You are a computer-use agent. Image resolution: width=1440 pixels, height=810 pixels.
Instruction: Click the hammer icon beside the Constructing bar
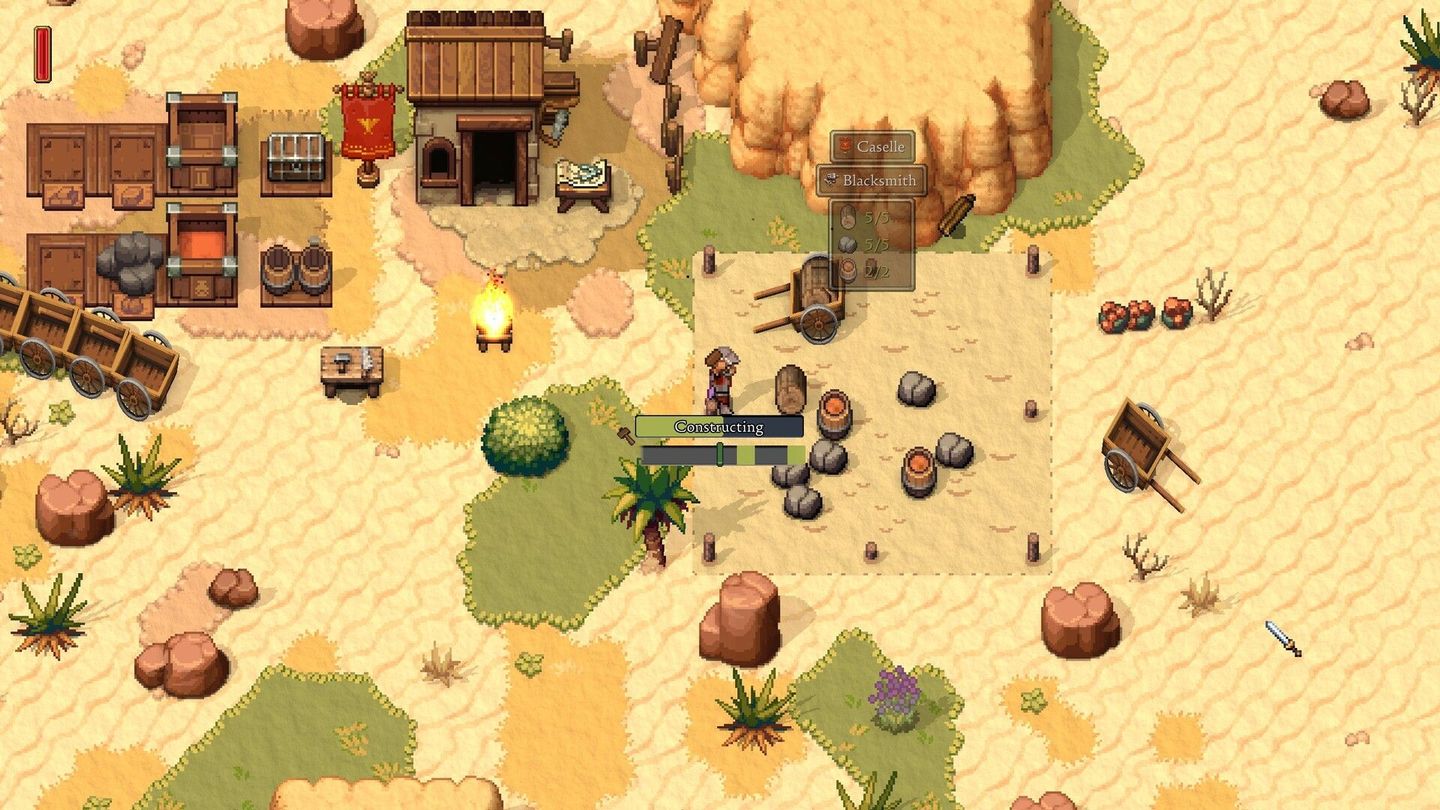pyautogui.click(x=626, y=434)
